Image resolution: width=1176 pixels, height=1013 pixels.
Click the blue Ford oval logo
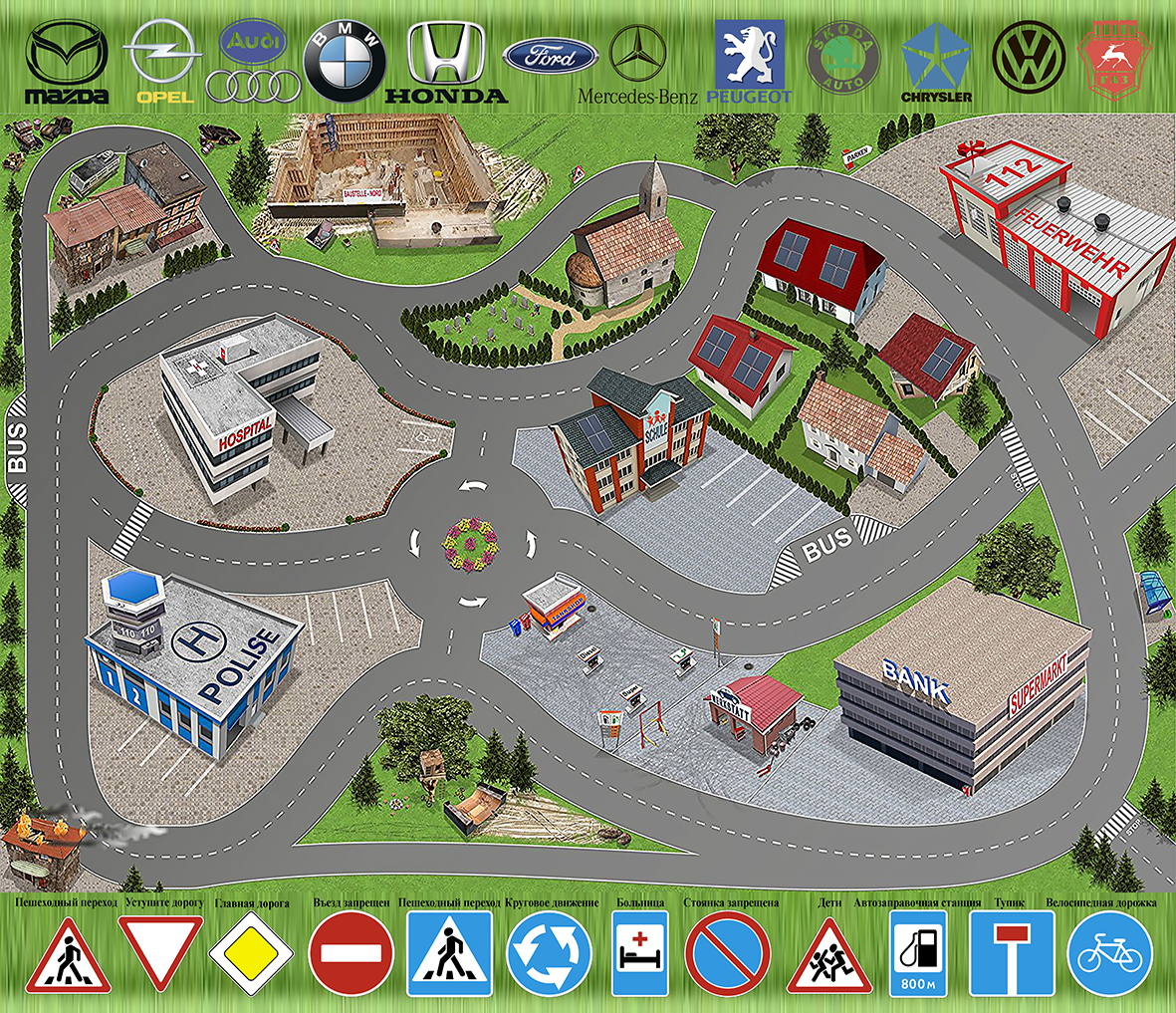pyautogui.click(x=550, y=57)
